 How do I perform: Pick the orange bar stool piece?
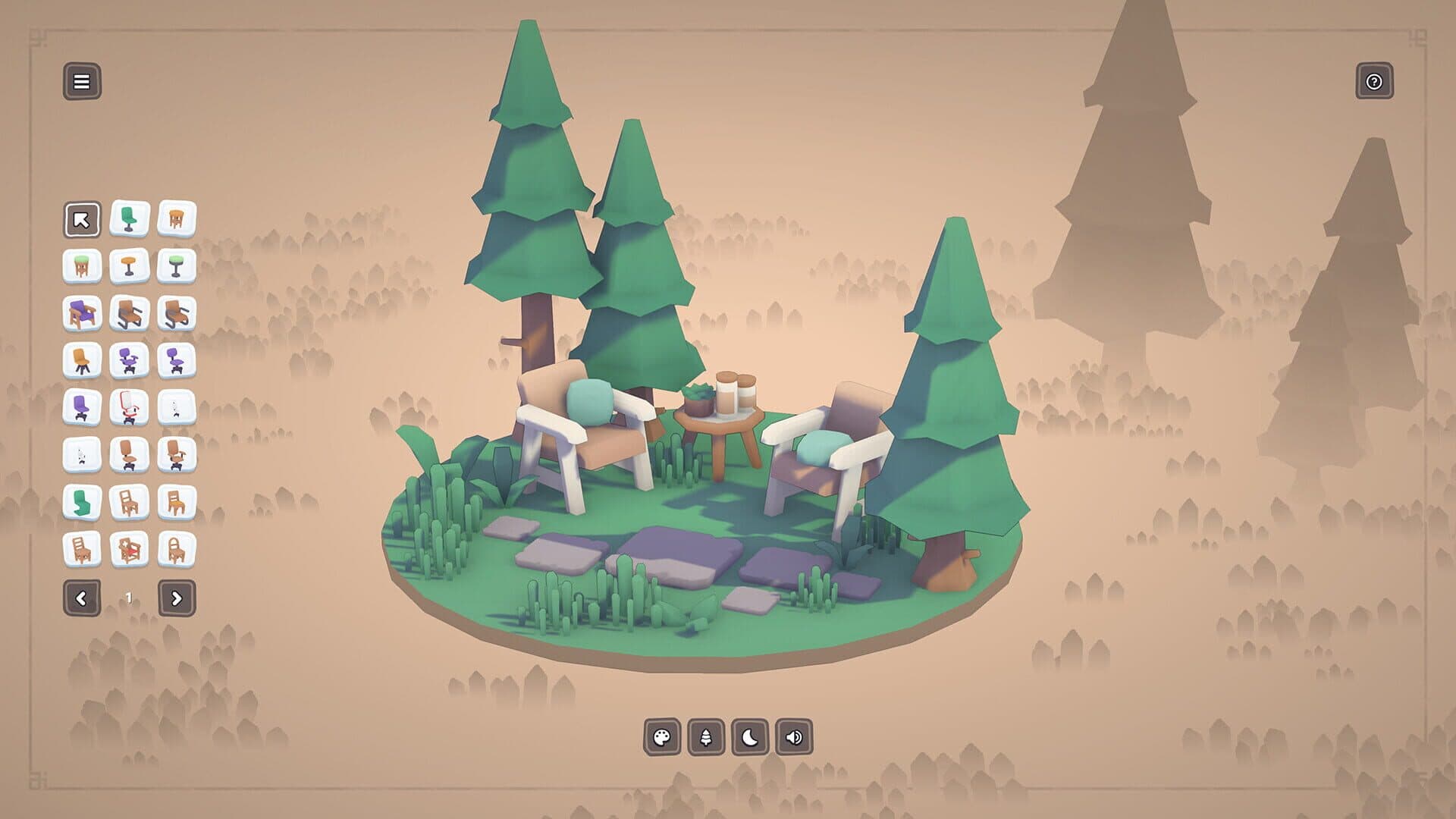[x=129, y=265]
